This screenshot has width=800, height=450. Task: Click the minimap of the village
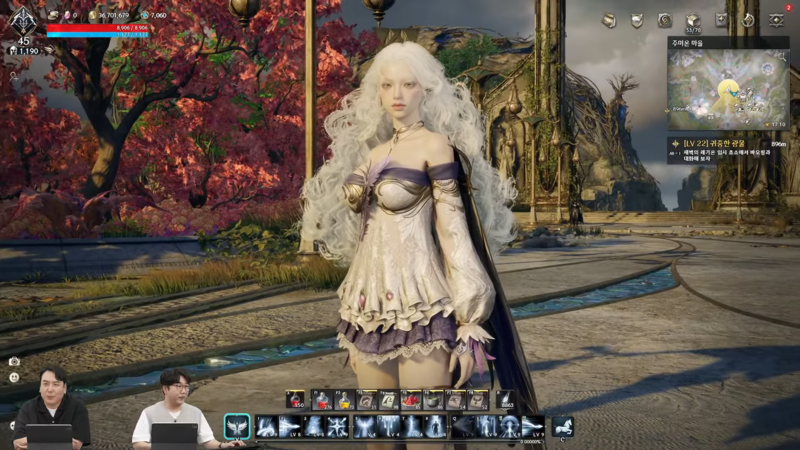click(727, 89)
